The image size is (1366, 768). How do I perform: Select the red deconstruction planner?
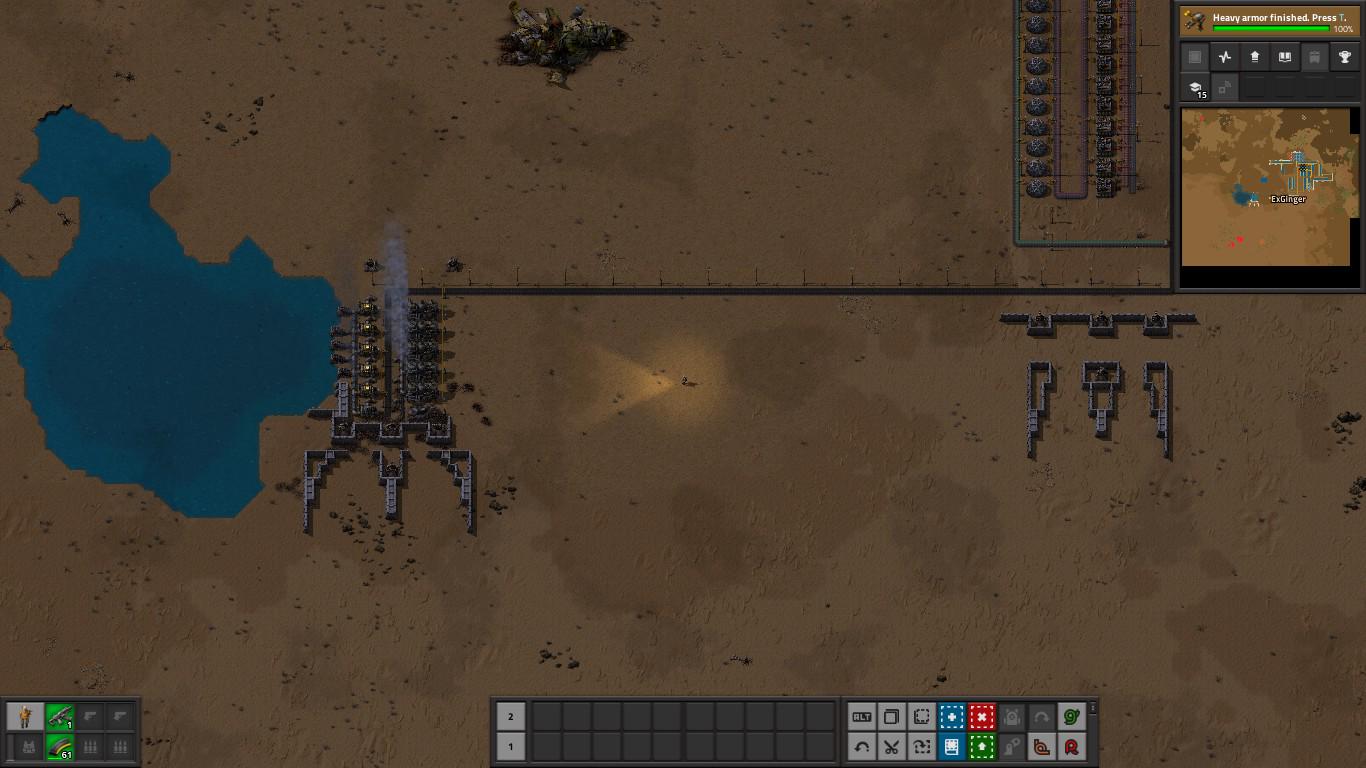pos(981,717)
